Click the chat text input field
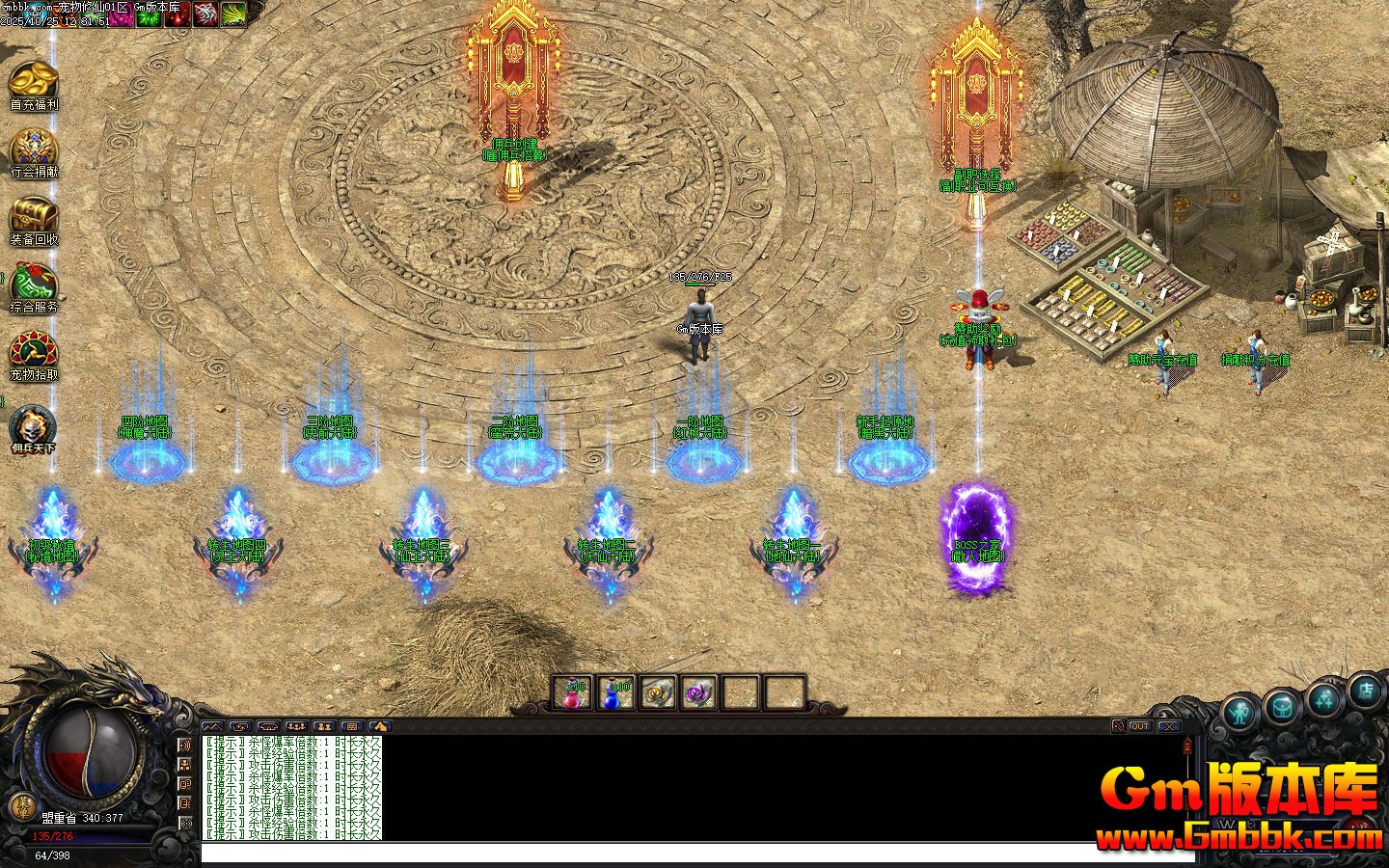Screen dimensions: 1389x868 (694, 853)
